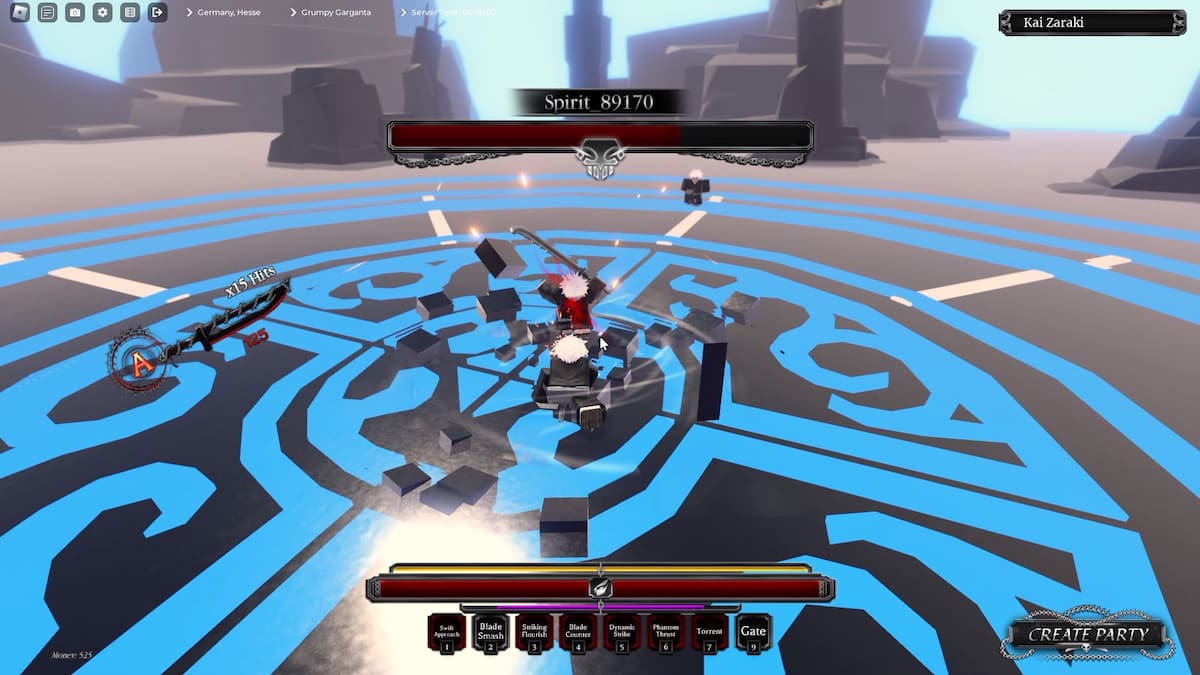Cast the Torrent skill

pos(710,632)
